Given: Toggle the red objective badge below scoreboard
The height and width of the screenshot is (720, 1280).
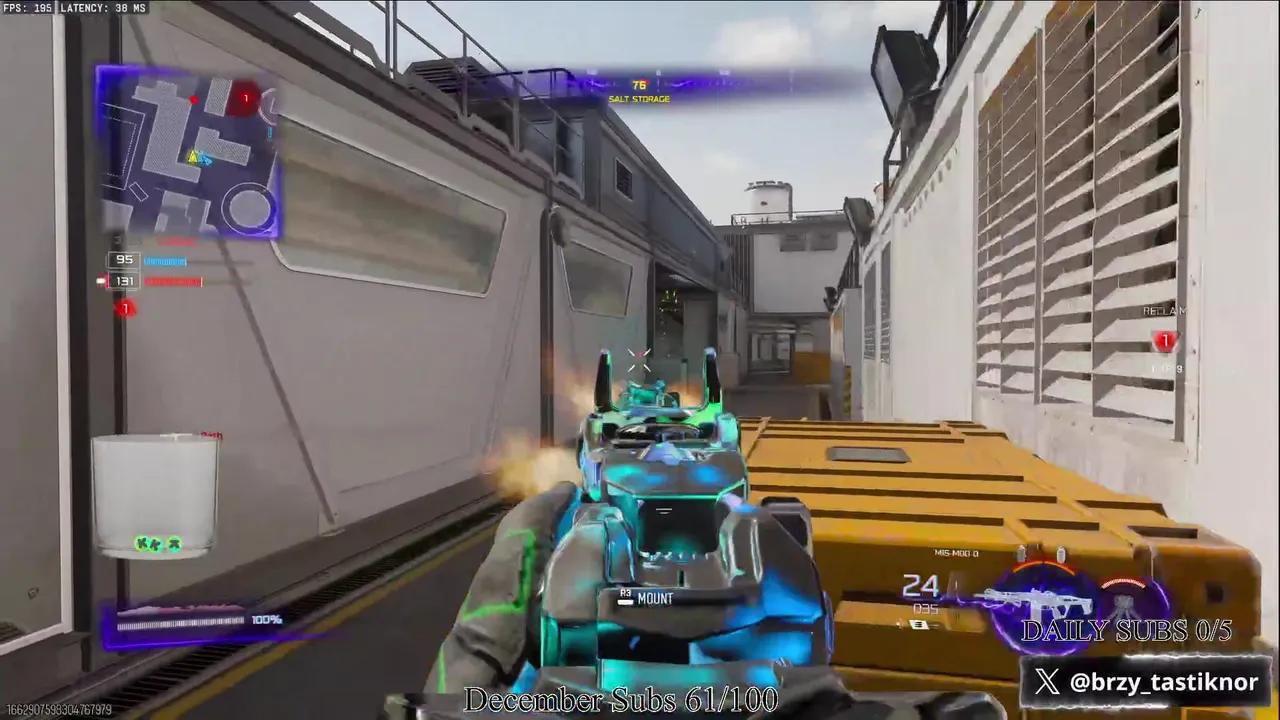Looking at the screenshot, I should pos(125,308).
